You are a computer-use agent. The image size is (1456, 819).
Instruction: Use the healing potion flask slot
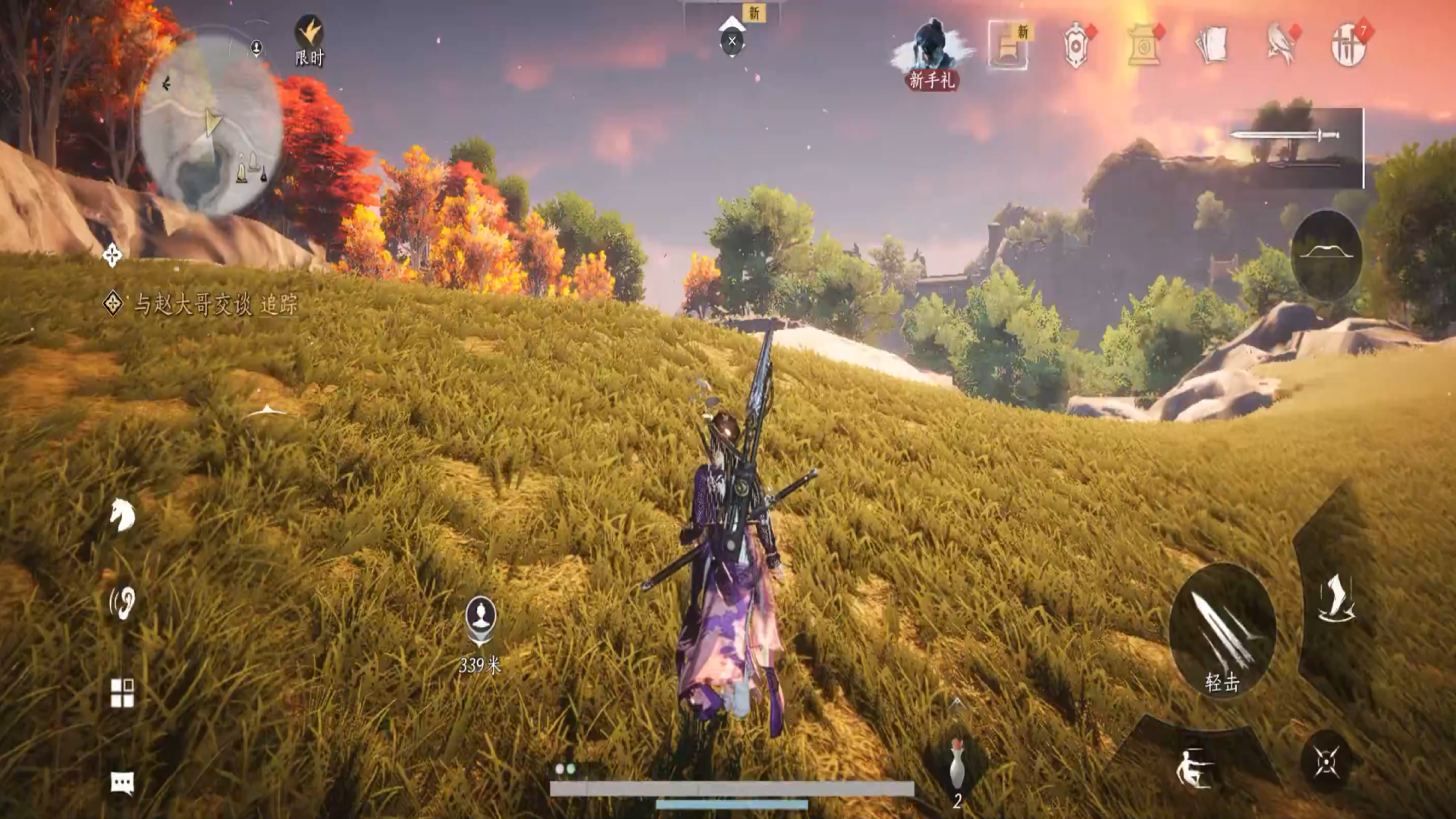point(957,766)
